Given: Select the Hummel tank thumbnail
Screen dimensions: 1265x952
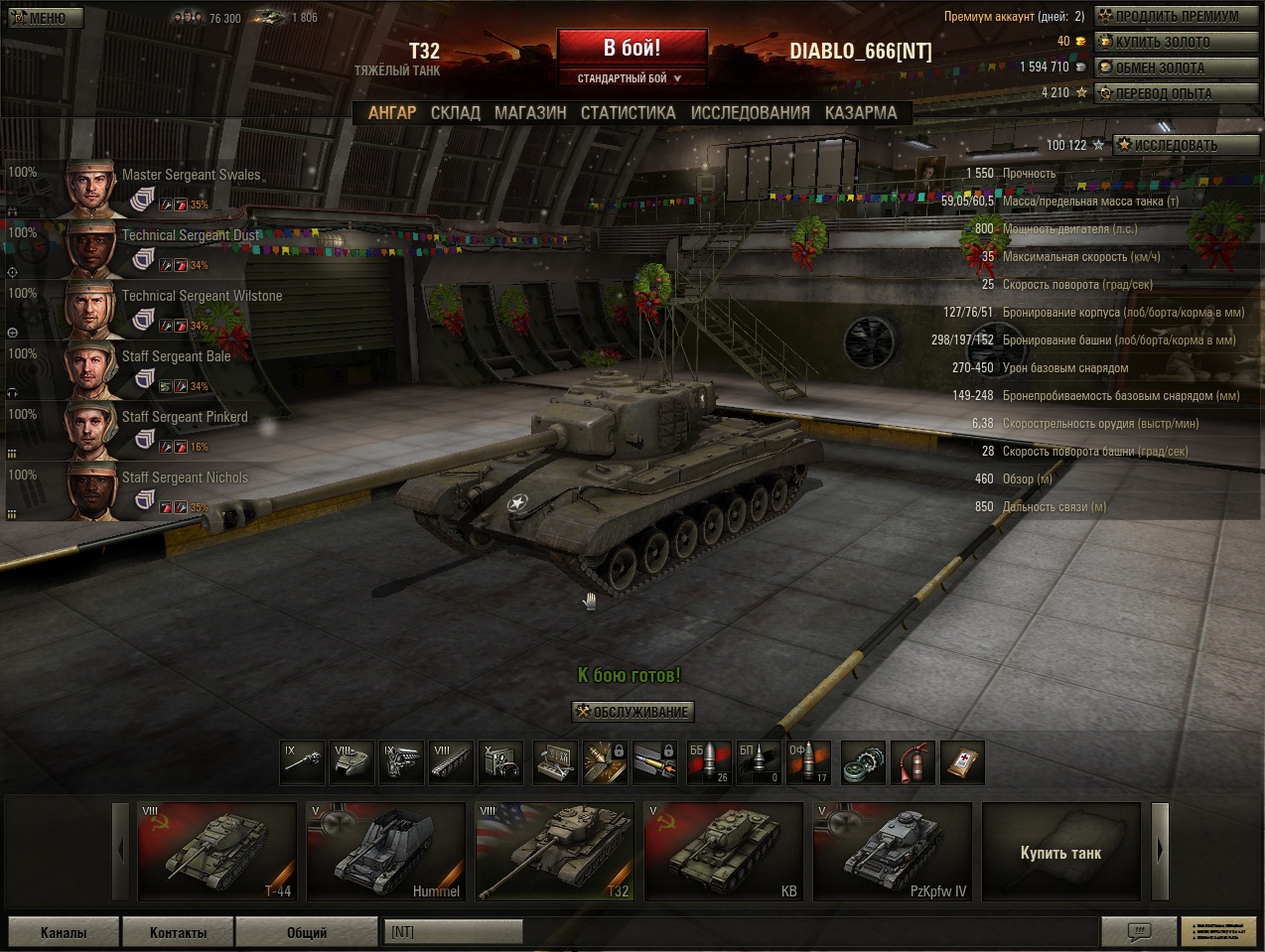Looking at the screenshot, I should coord(386,852).
